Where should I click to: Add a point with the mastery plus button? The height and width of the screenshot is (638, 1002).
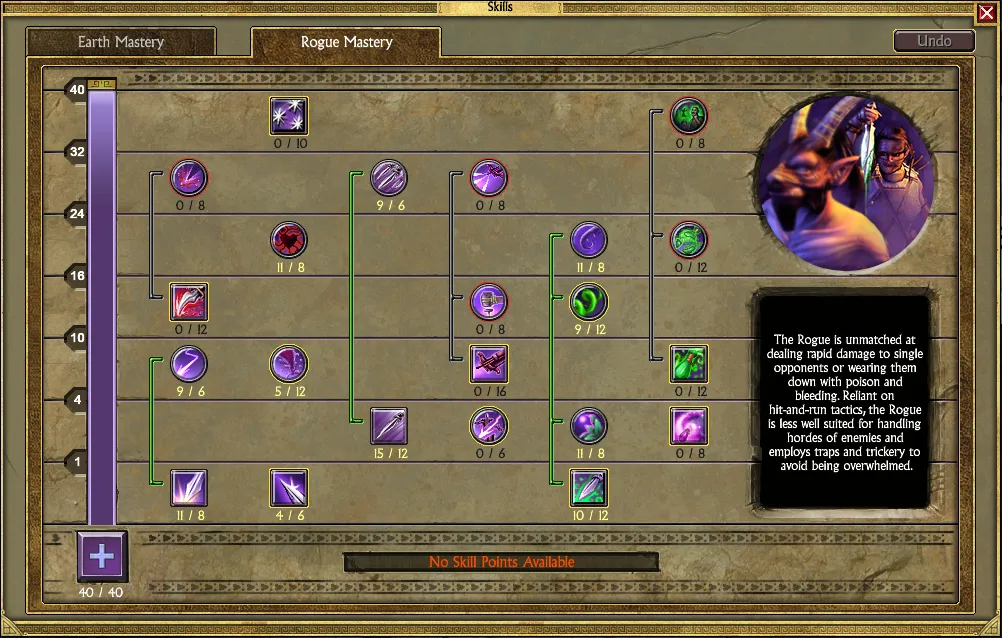pyautogui.click(x=102, y=556)
